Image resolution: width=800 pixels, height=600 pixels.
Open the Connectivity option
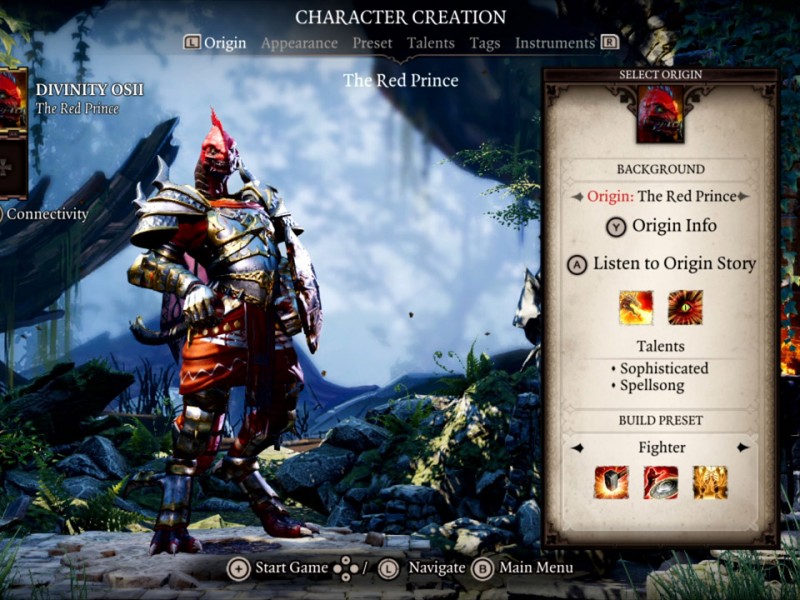(x=46, y=214)
